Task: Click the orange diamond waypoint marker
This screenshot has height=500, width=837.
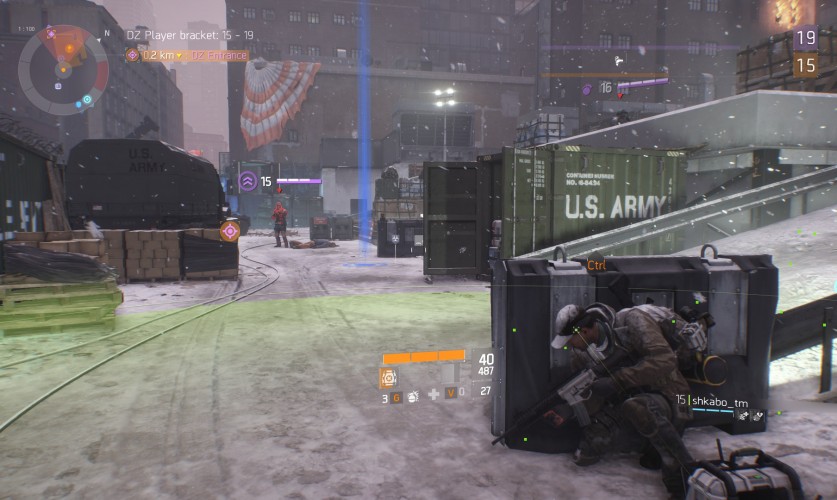Action: 229,231
